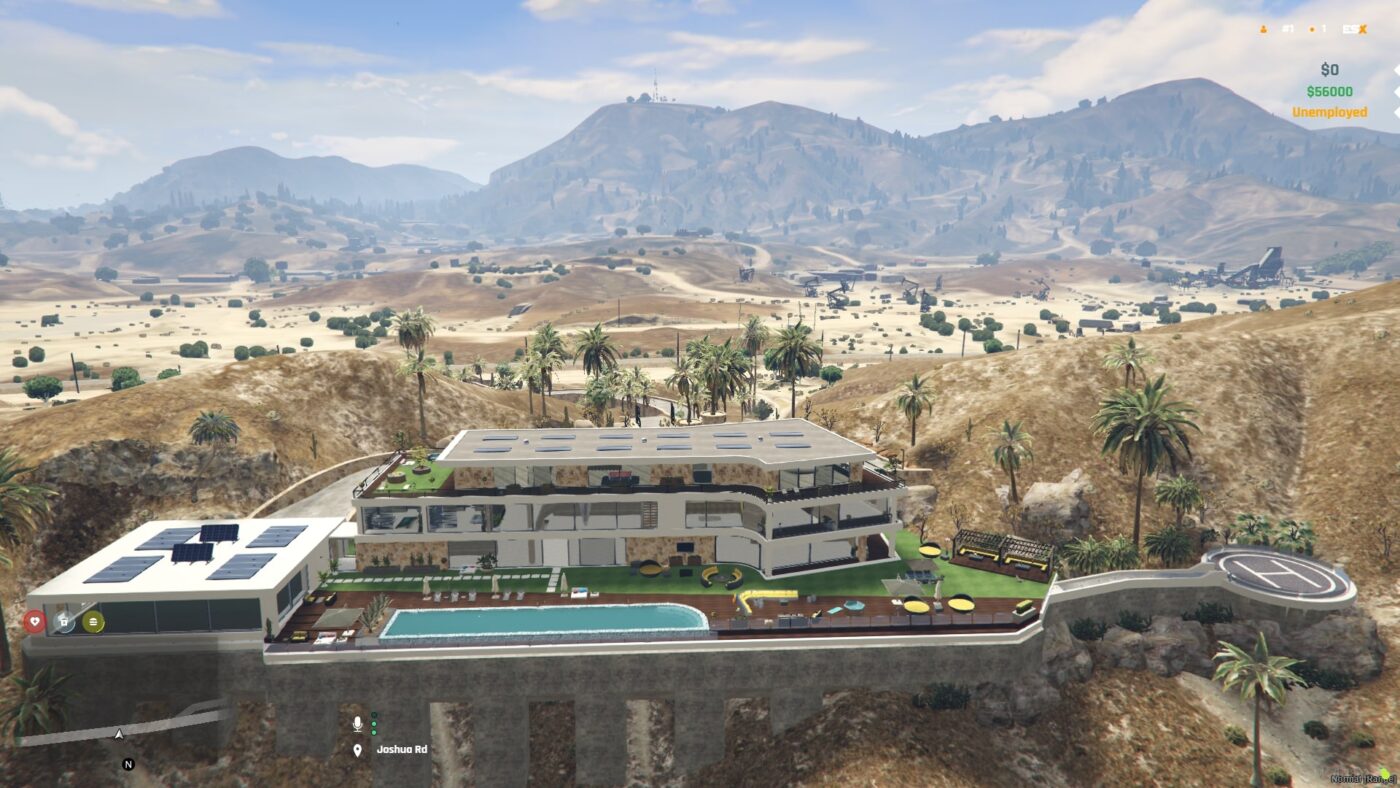Click the gray armor status icon

64,621
